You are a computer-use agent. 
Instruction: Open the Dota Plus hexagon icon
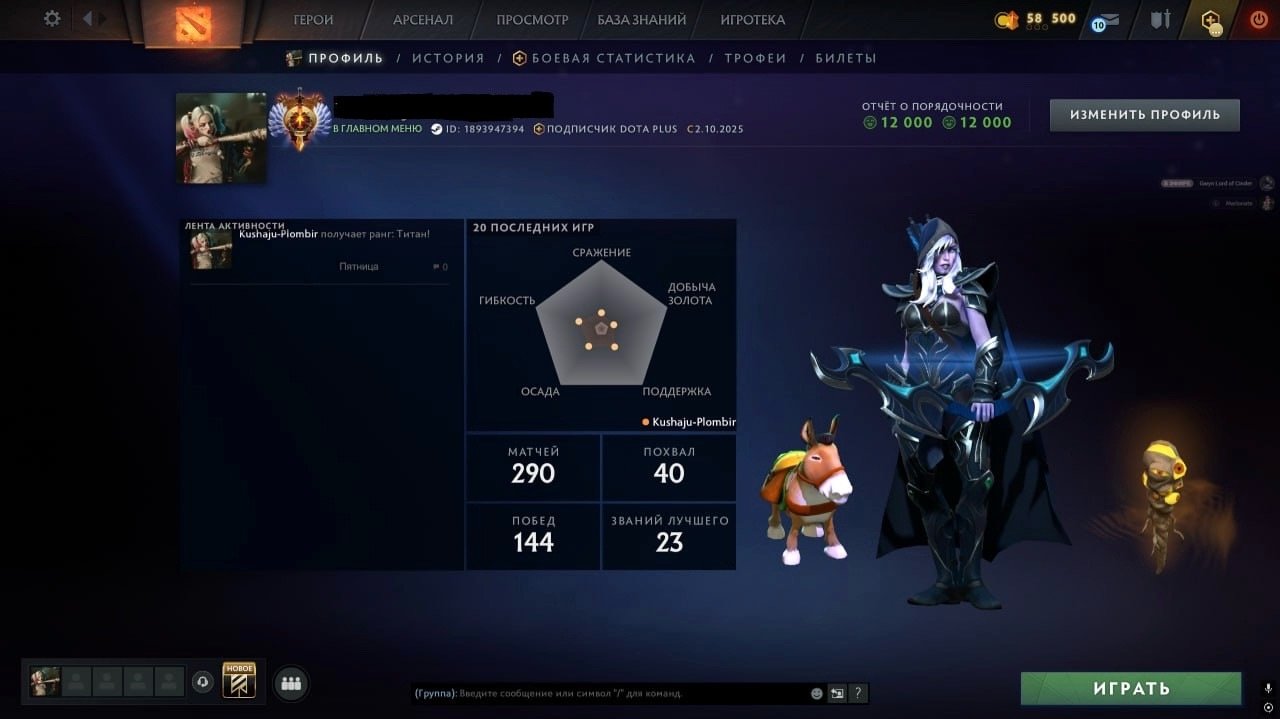(x=1211, y=20)
